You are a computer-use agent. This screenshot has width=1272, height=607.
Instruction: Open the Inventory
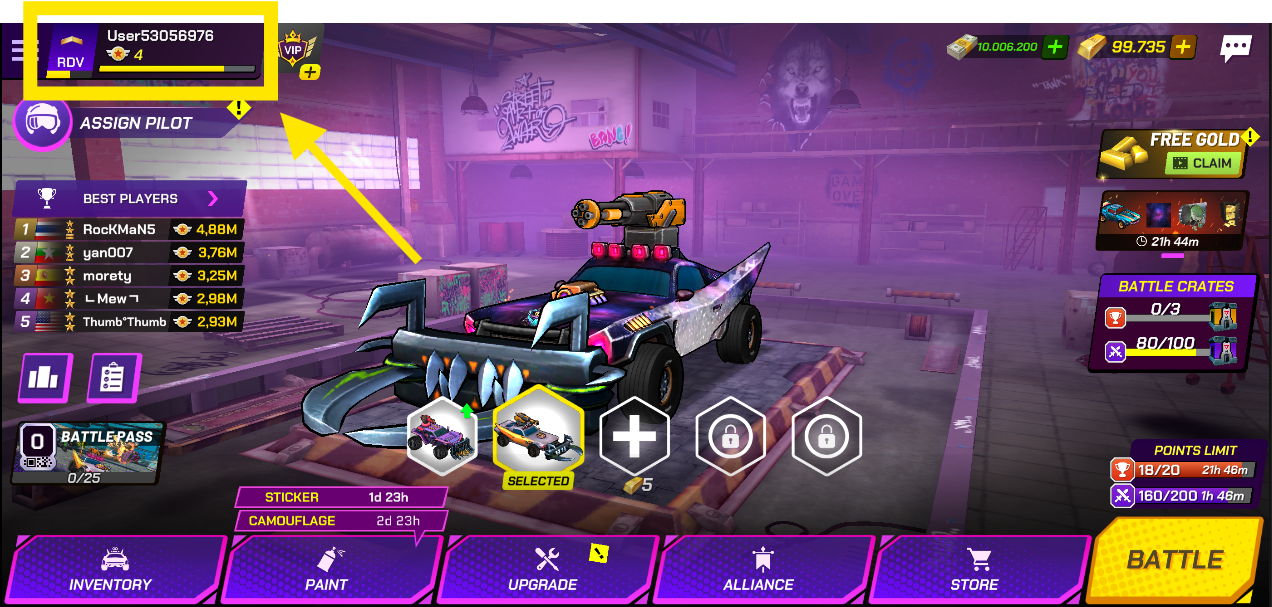(112, 571)
